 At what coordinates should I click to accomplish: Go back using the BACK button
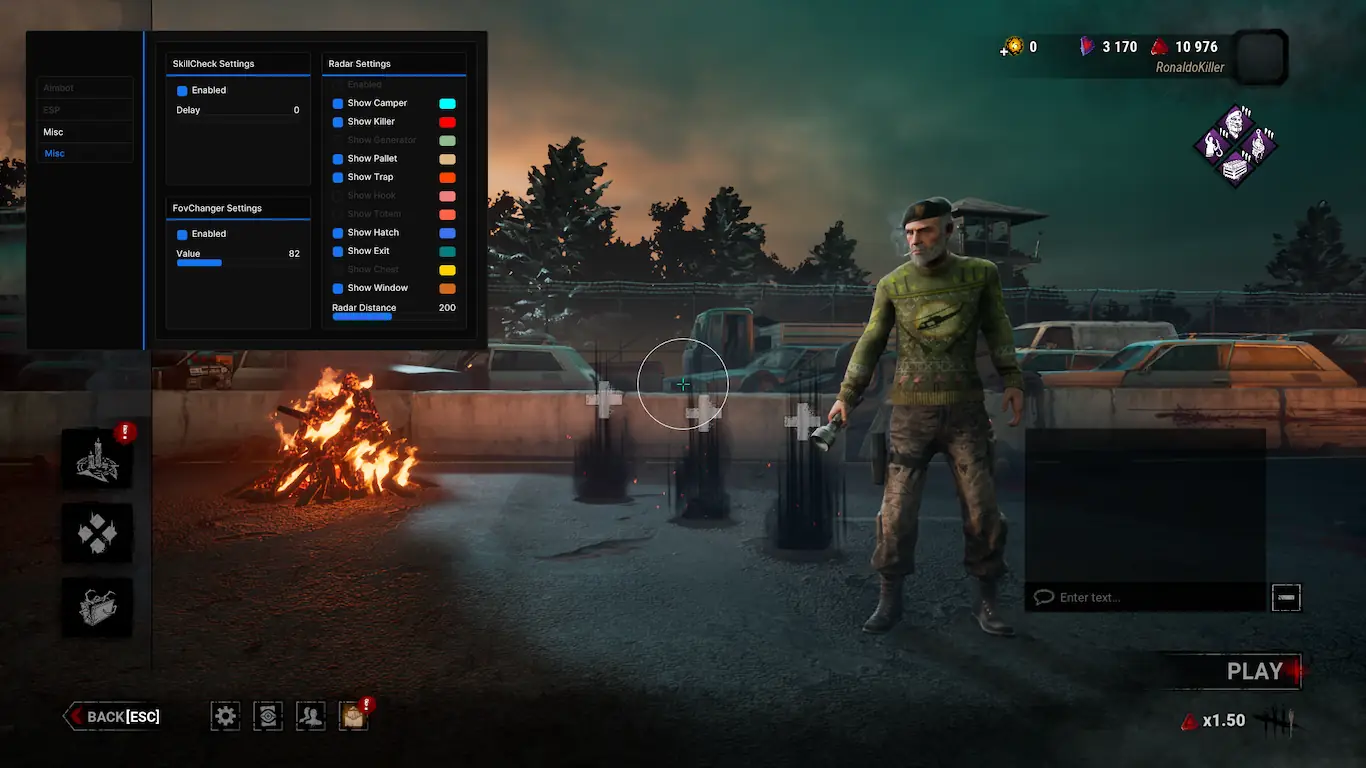pyautogui.click(x=114, y=716)
